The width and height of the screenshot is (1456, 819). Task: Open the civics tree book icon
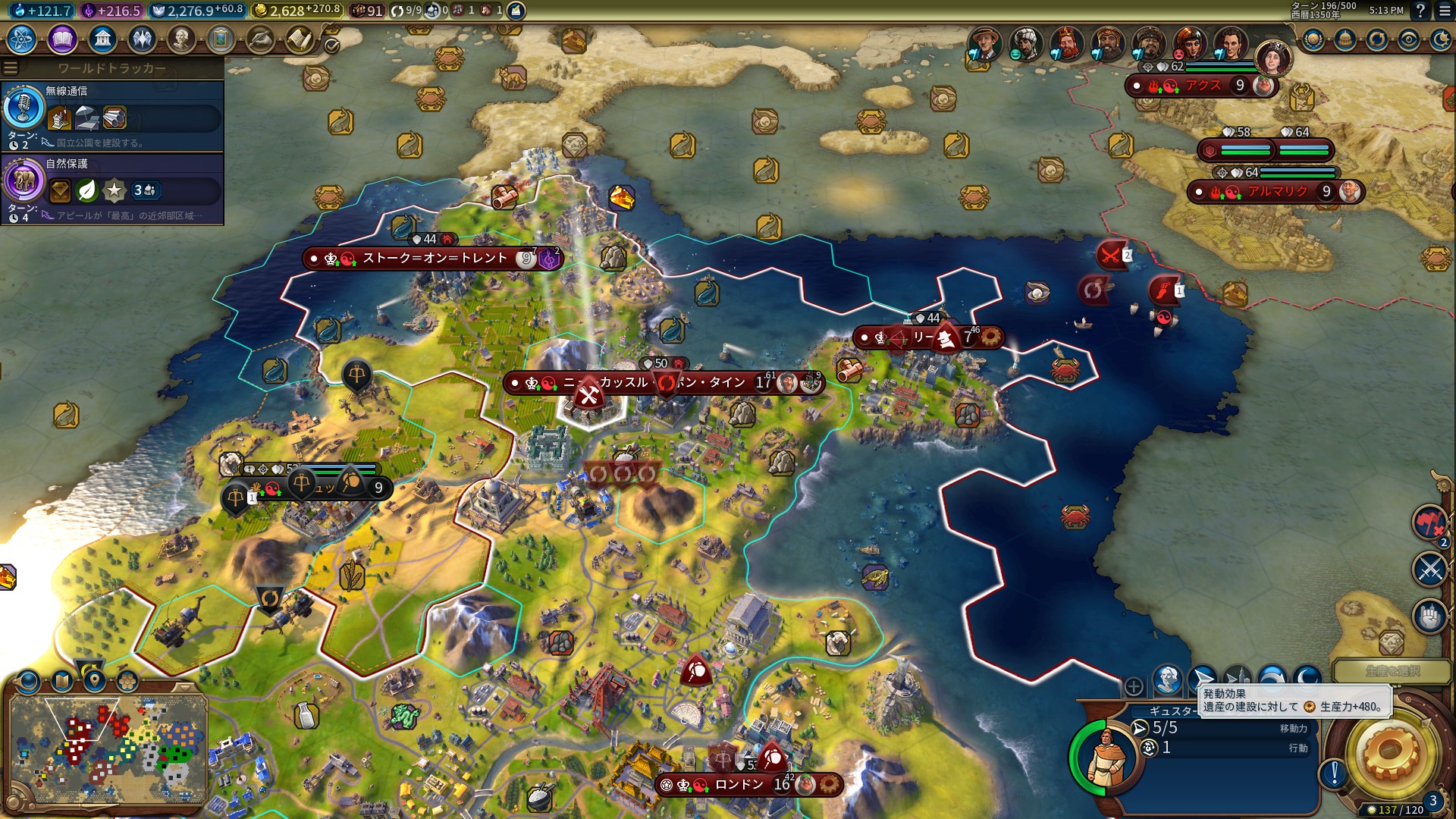tap(62, 39)
